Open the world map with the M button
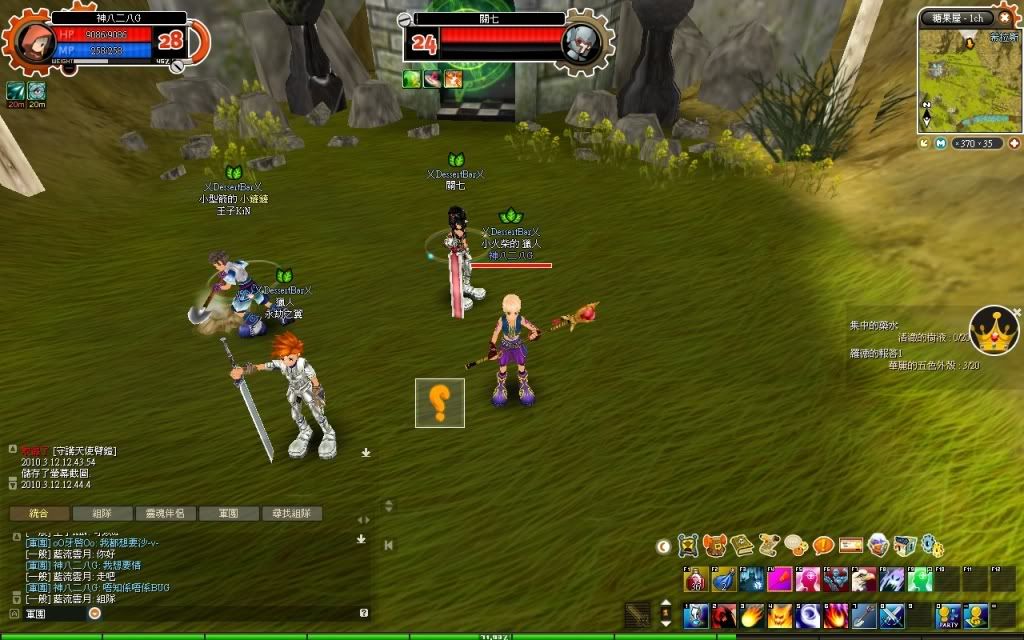1024x640 pixels. coord(942,143)
